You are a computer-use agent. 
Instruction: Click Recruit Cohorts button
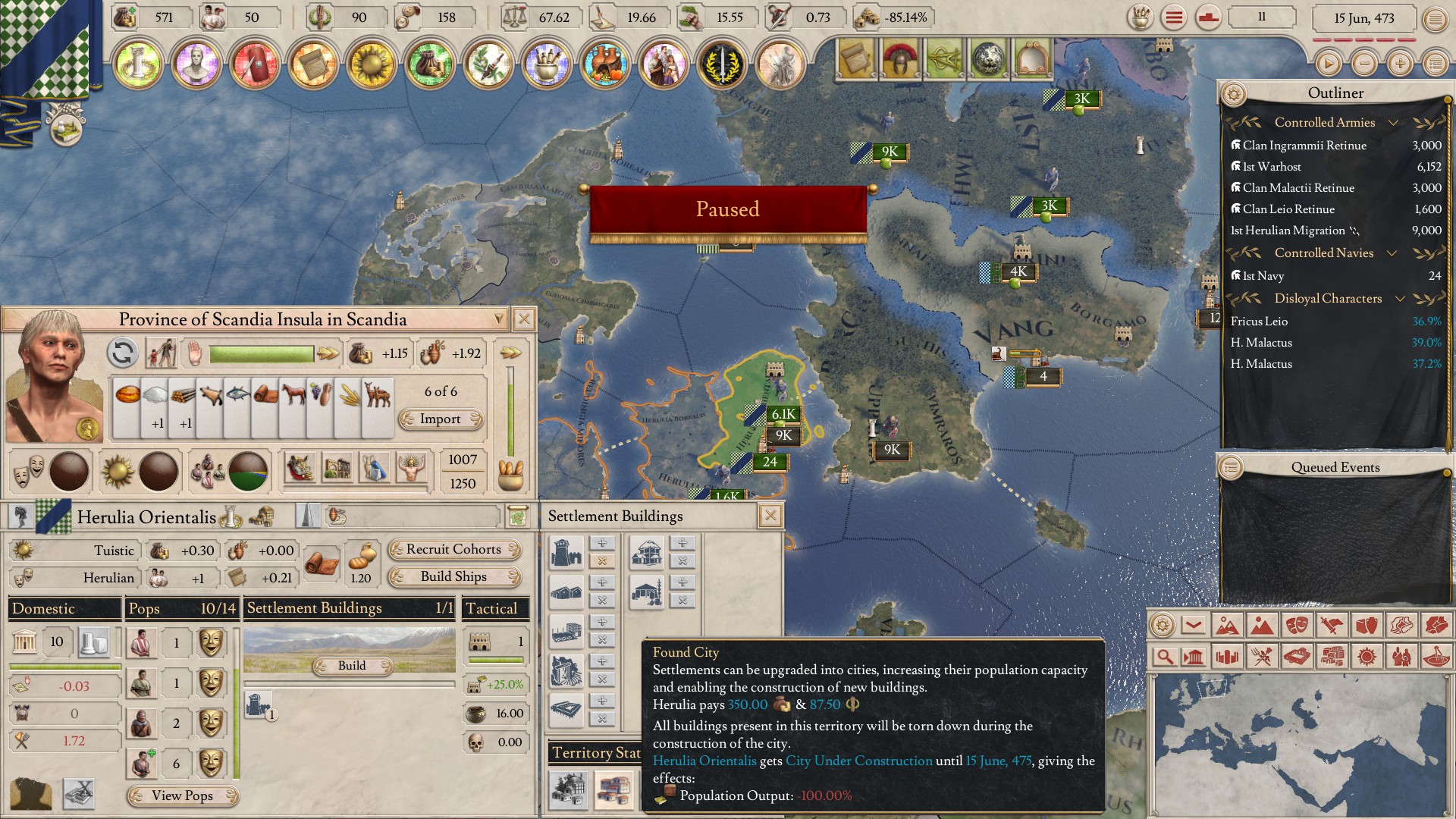pyautogui.click(x=454, y=550)
